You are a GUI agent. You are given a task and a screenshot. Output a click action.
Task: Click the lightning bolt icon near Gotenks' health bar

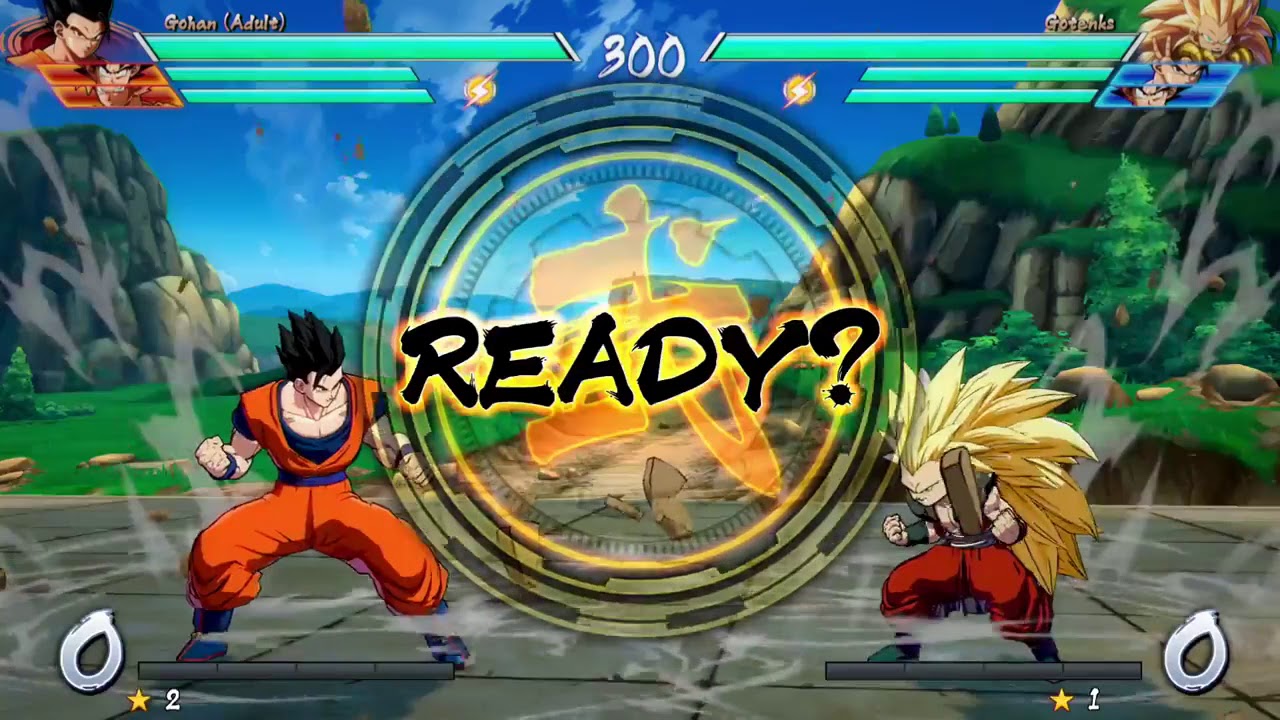(x=800, y=87)
